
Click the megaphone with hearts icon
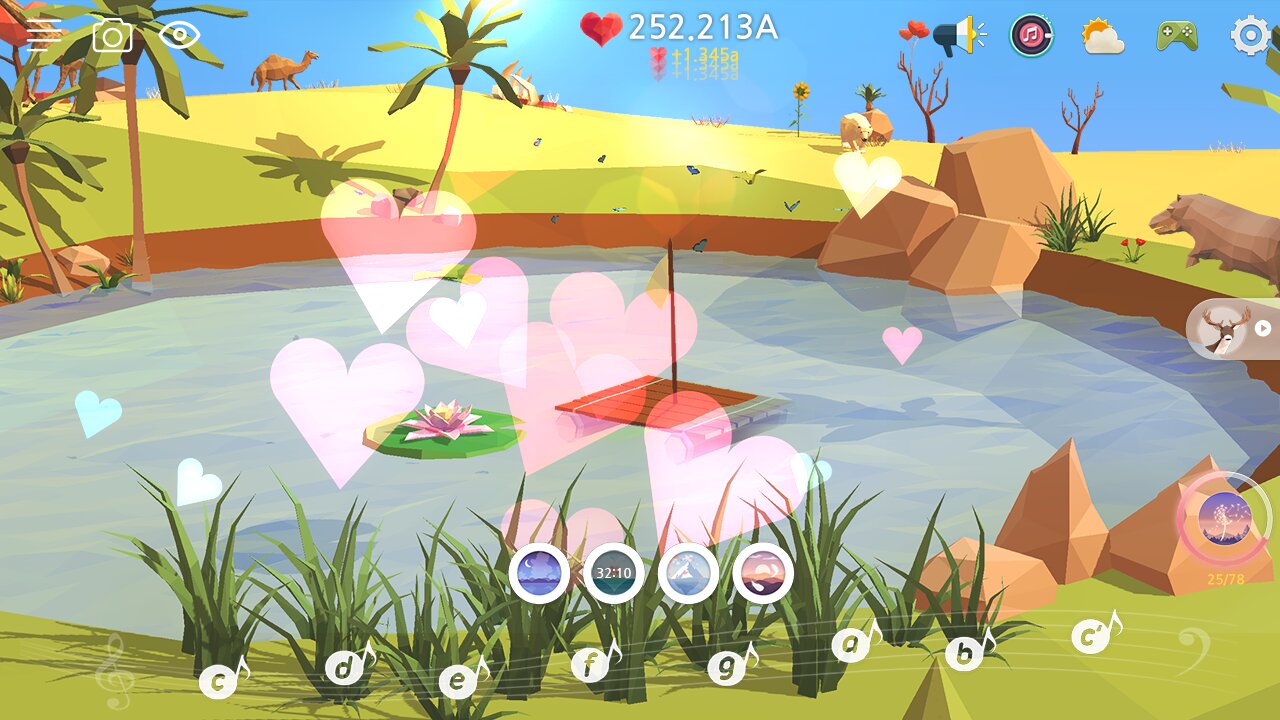click(946, 37)
